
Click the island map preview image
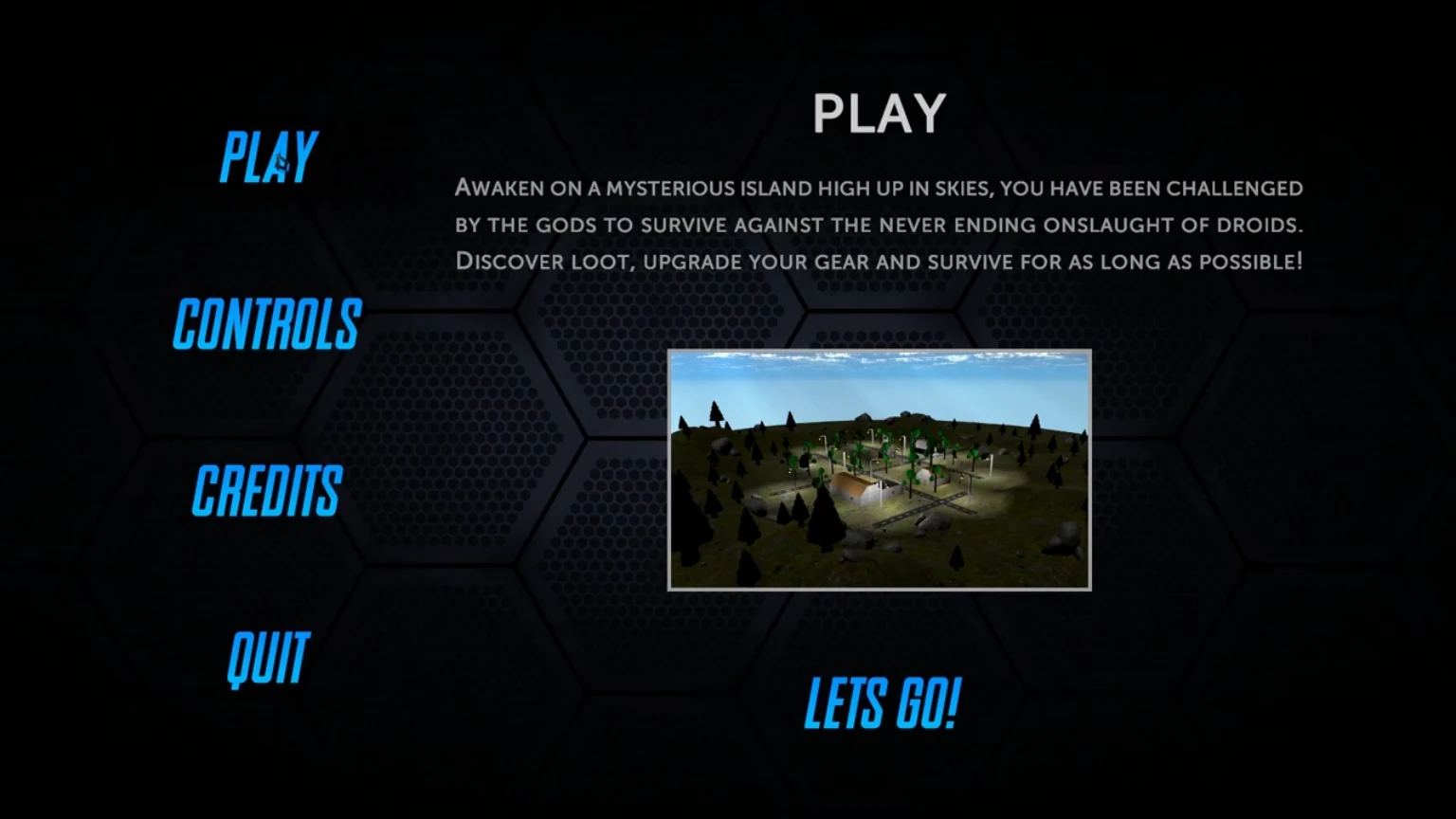pos(880,469)
